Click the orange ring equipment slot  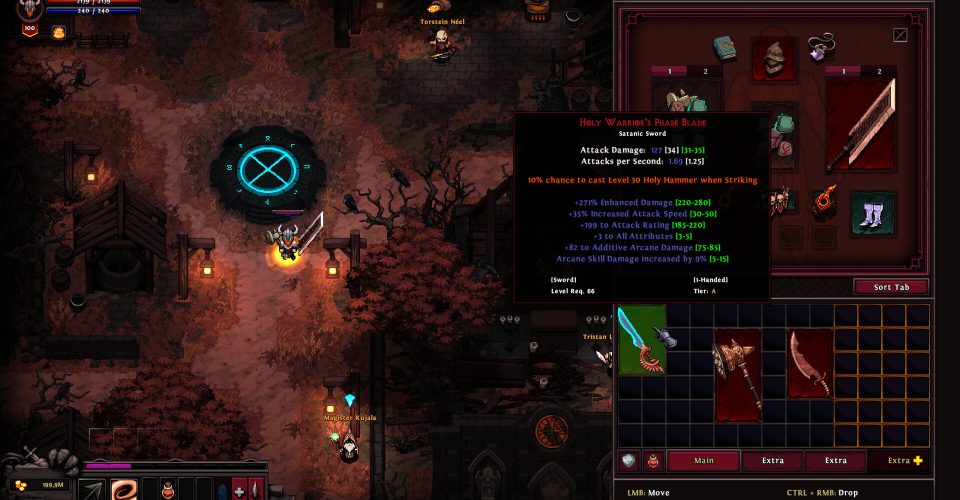(825, 200)
